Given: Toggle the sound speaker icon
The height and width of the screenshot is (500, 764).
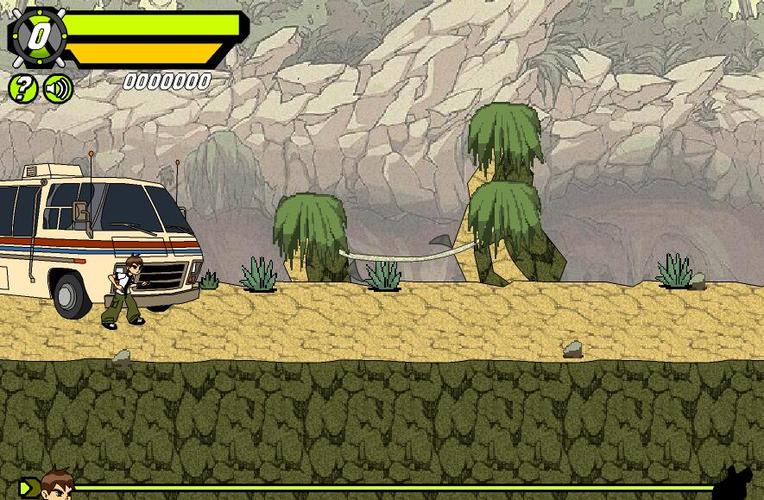Looking at the screenshot, I should [58, 88].
